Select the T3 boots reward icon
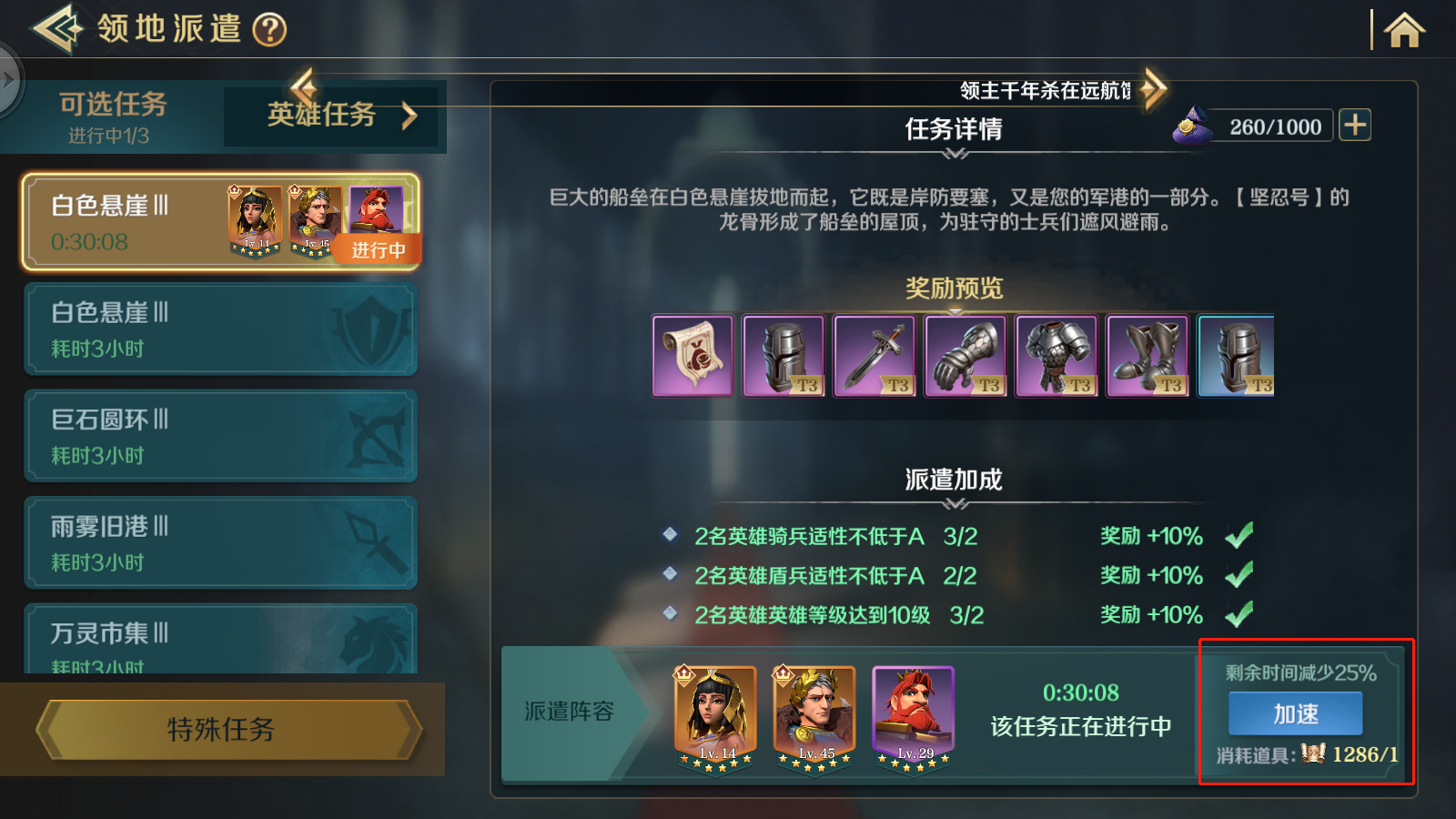Viewport: 1456px width, 819px height. tap(1148, 355)
